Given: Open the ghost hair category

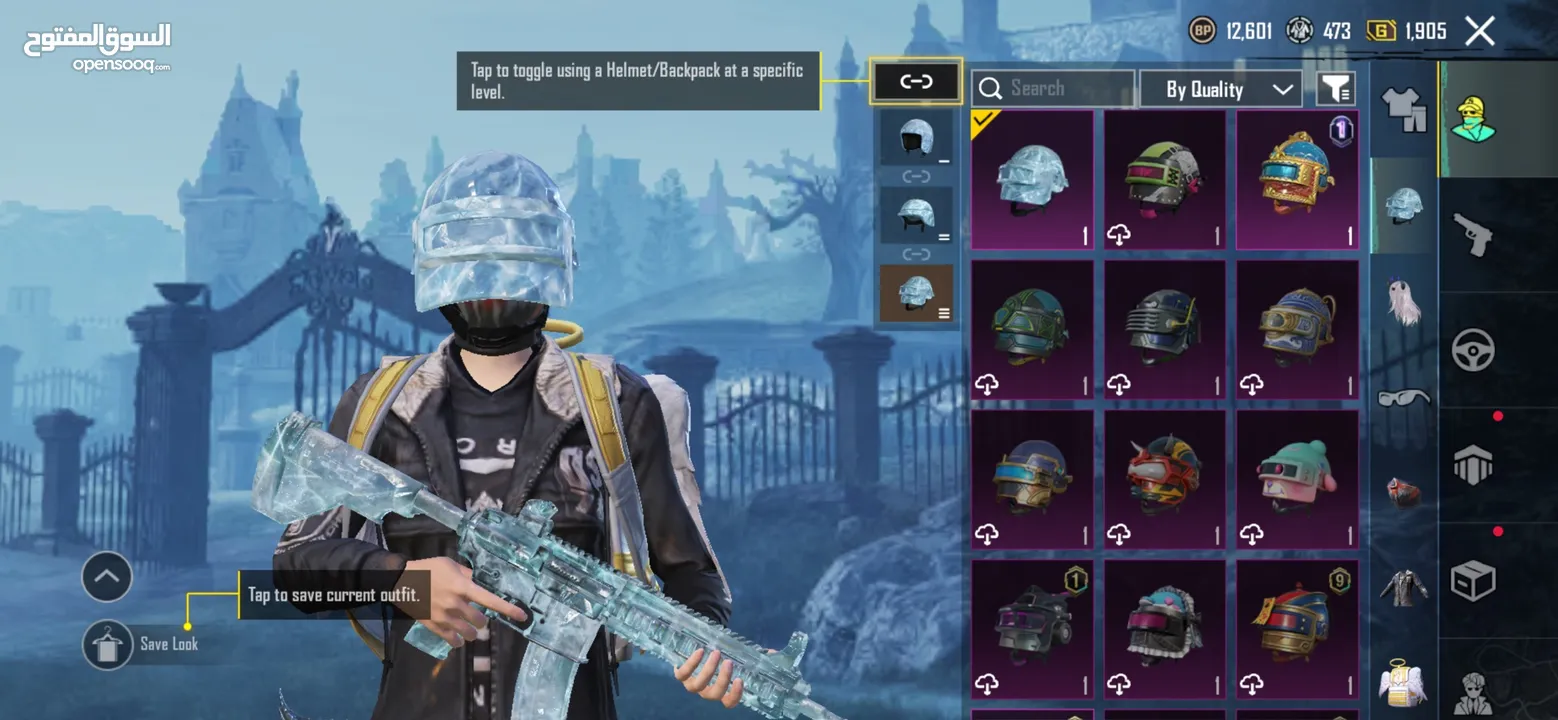Looking at the screenshot, I should [1403, 300].
